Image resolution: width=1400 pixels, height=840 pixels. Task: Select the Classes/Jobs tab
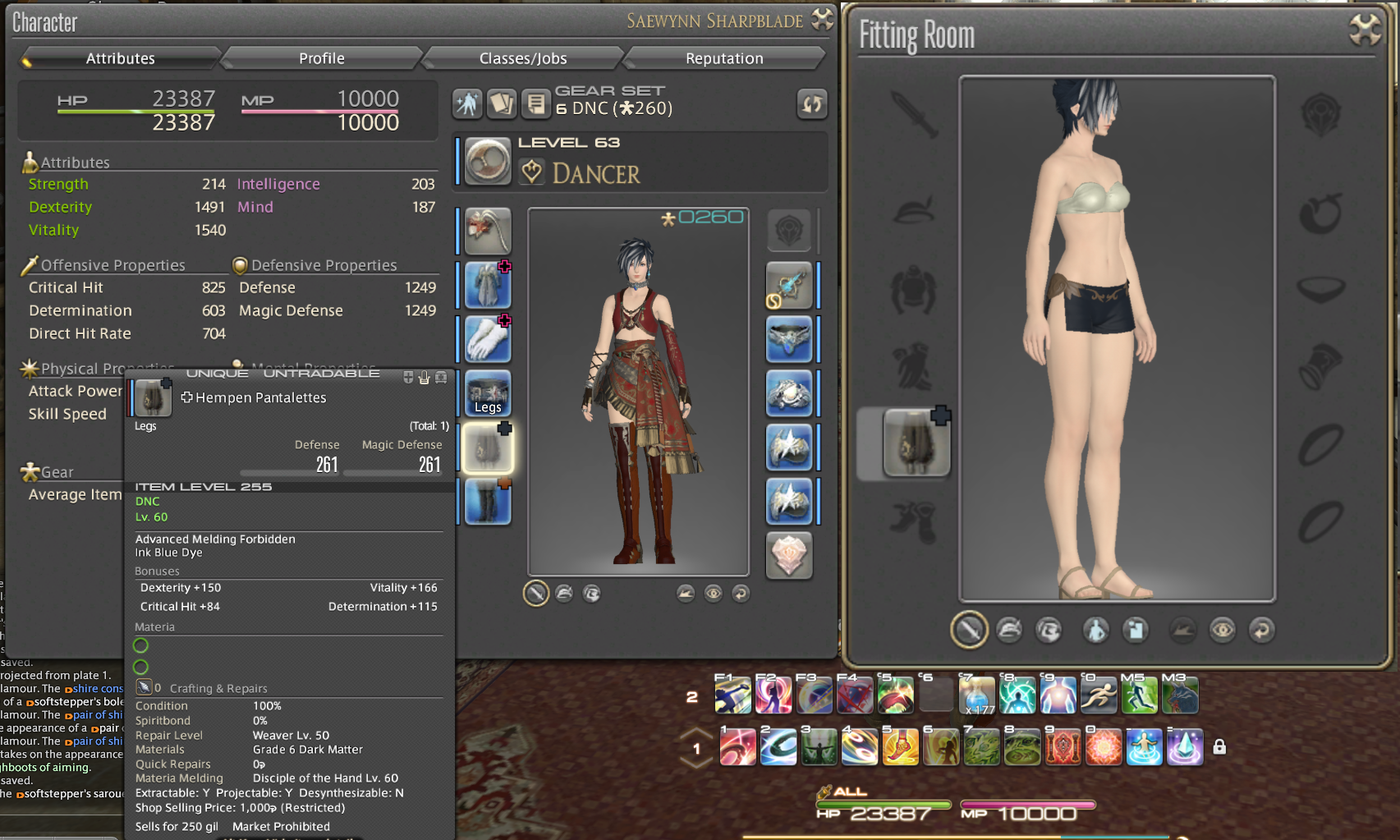(x=523, y=58)
